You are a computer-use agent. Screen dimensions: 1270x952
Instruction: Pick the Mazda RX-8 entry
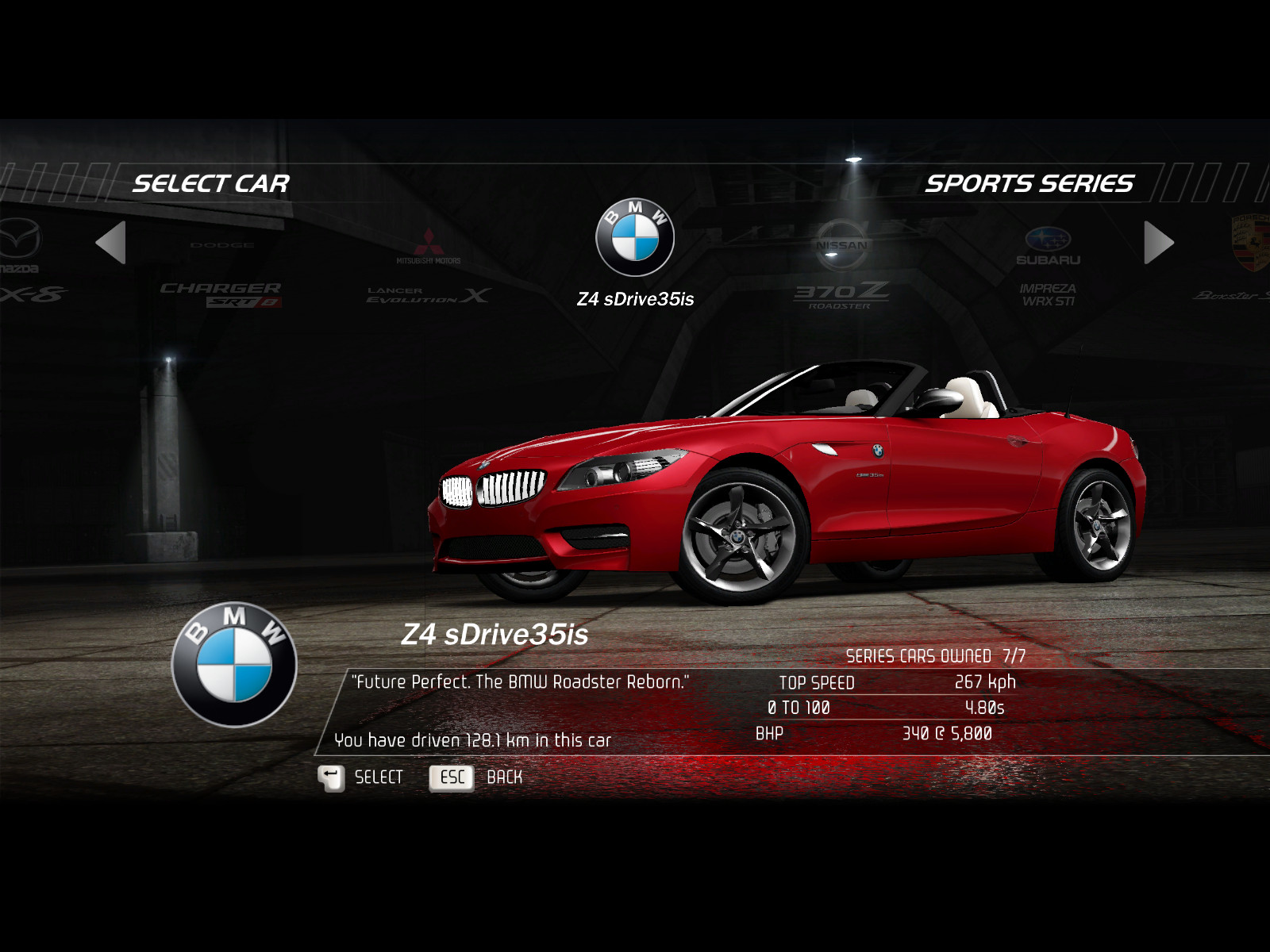22,262
